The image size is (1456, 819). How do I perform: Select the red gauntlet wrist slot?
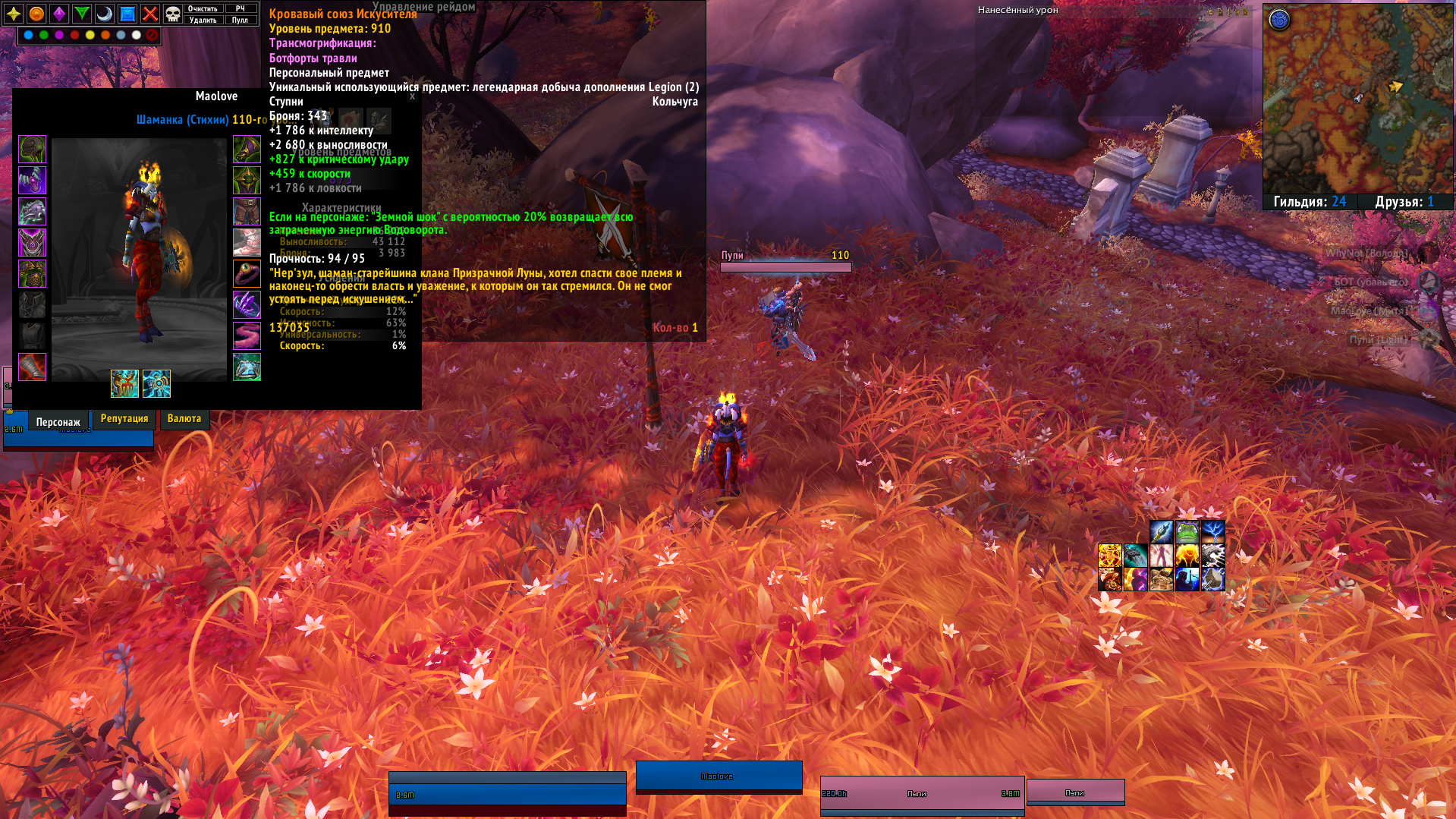point(33,367)
